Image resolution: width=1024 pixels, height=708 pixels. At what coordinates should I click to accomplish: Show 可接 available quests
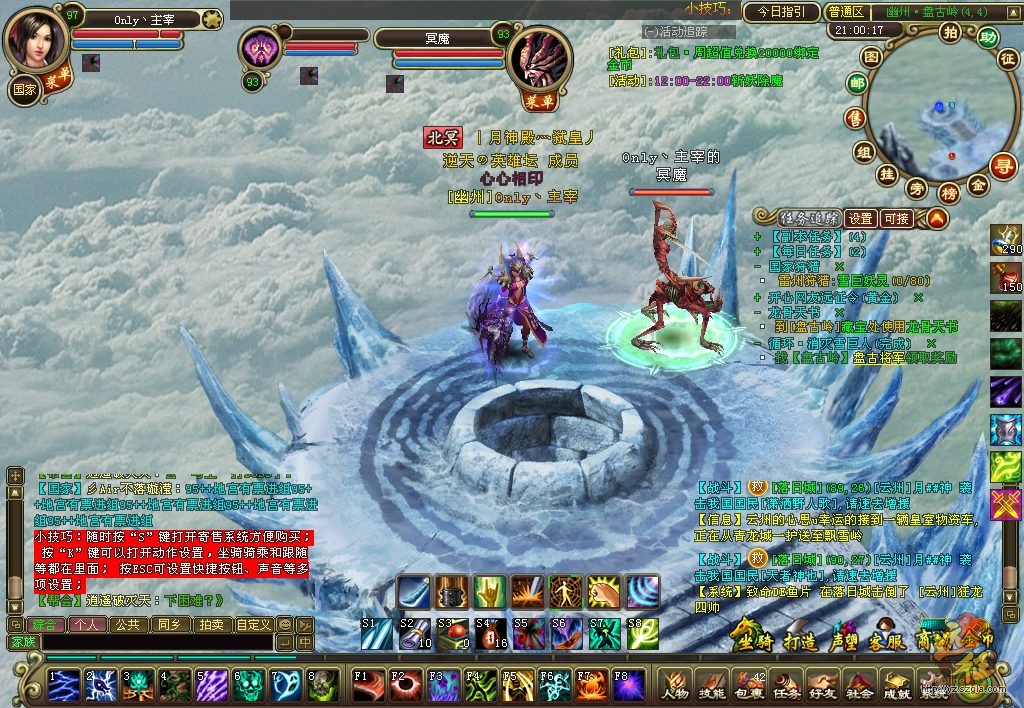[x=897, y=218]
